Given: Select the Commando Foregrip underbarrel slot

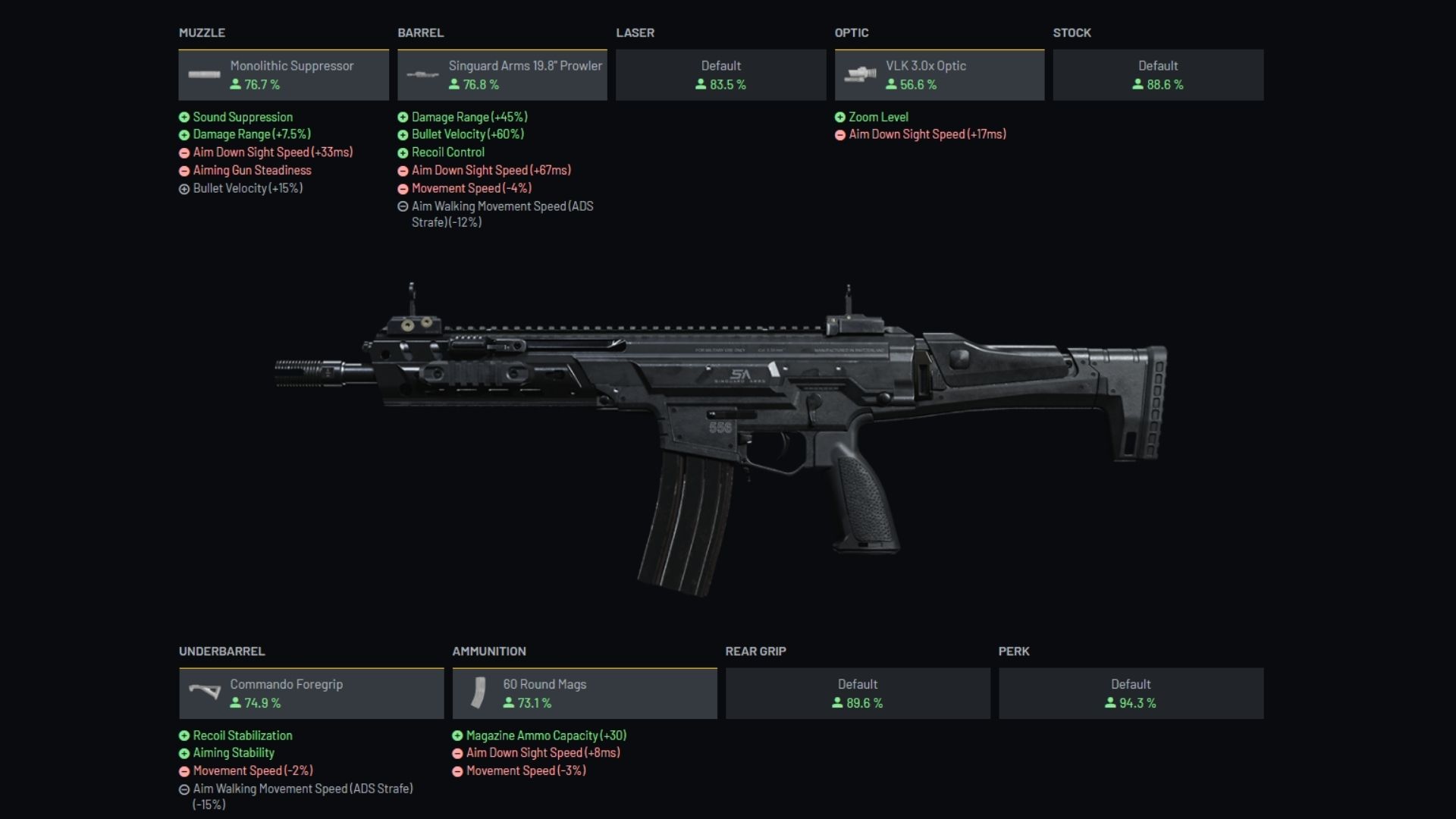Looking at the screenshot, I should click(x=311, y=693).
